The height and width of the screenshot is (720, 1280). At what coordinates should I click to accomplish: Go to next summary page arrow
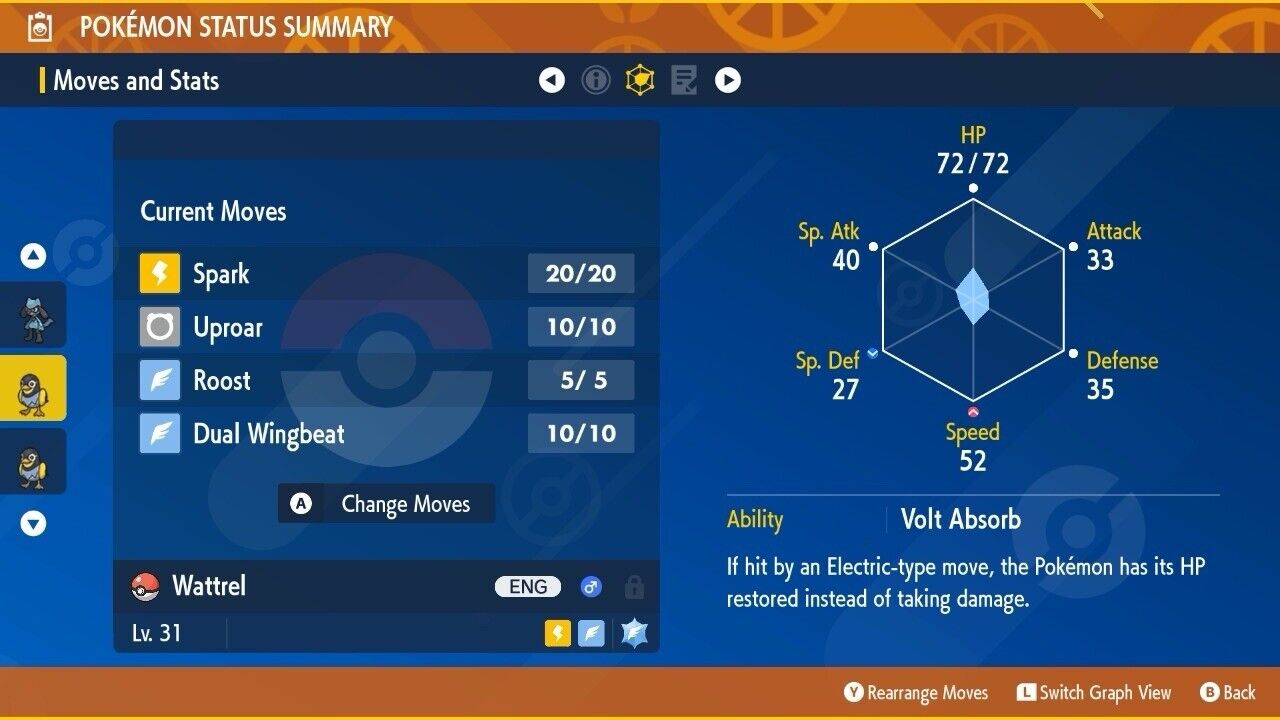pos(728,80)
